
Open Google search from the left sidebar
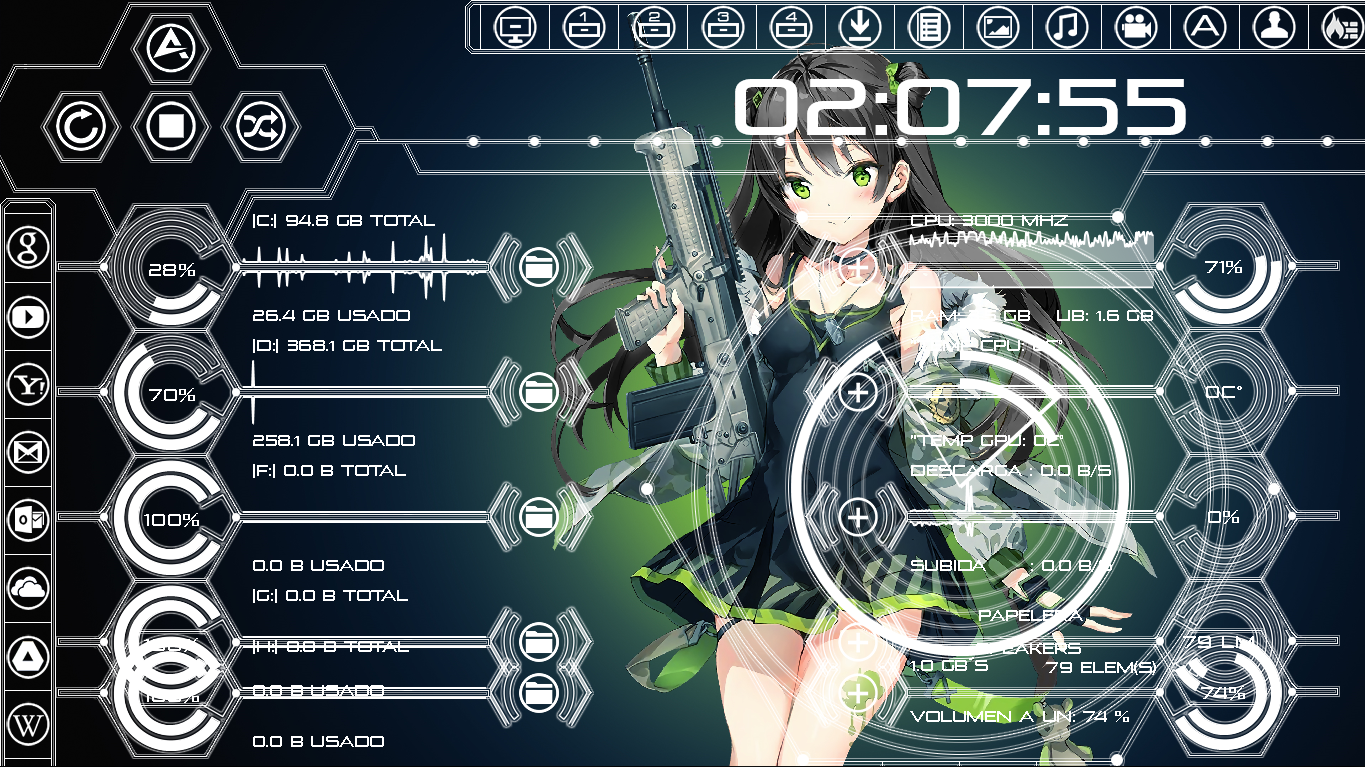(28, 247)
